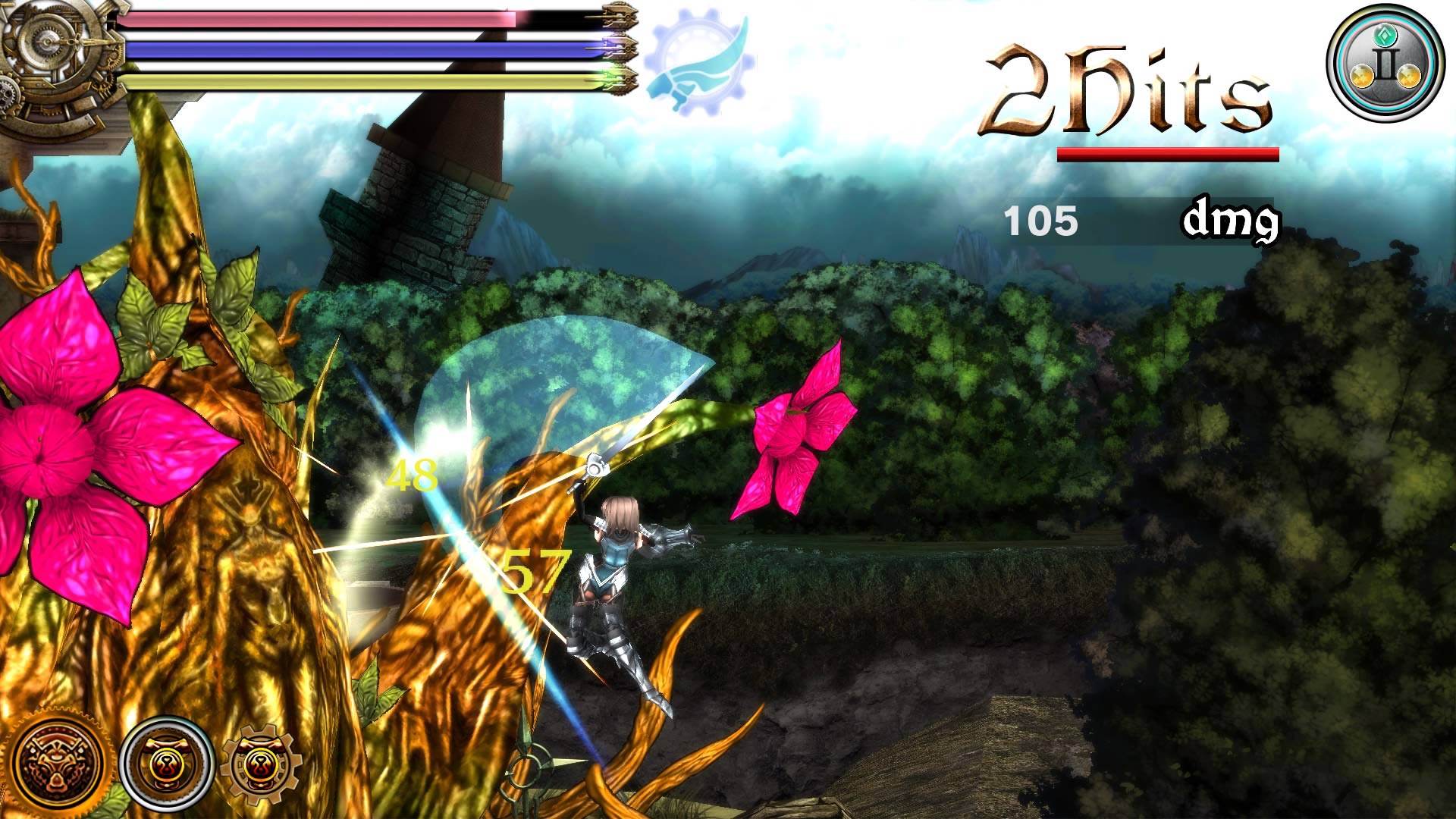Tap the sword icon beside the yellow gauge
This screenshot has height=819, width=1456.
click(x=620, y=82)
